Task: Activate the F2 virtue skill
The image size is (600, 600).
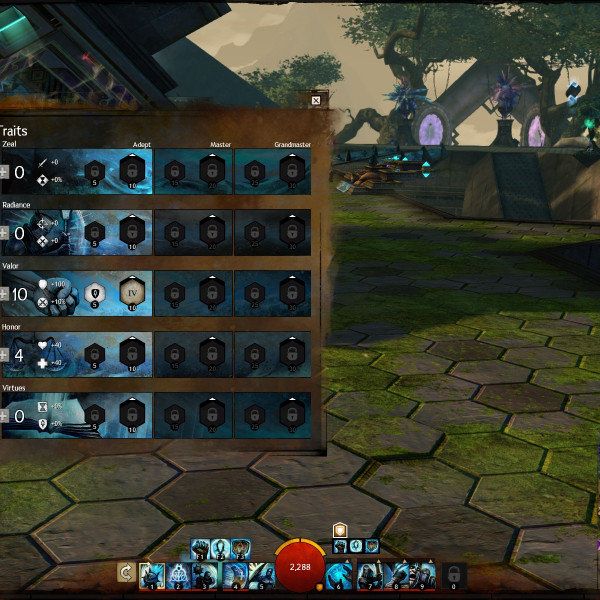Action: tap(221, 548)
